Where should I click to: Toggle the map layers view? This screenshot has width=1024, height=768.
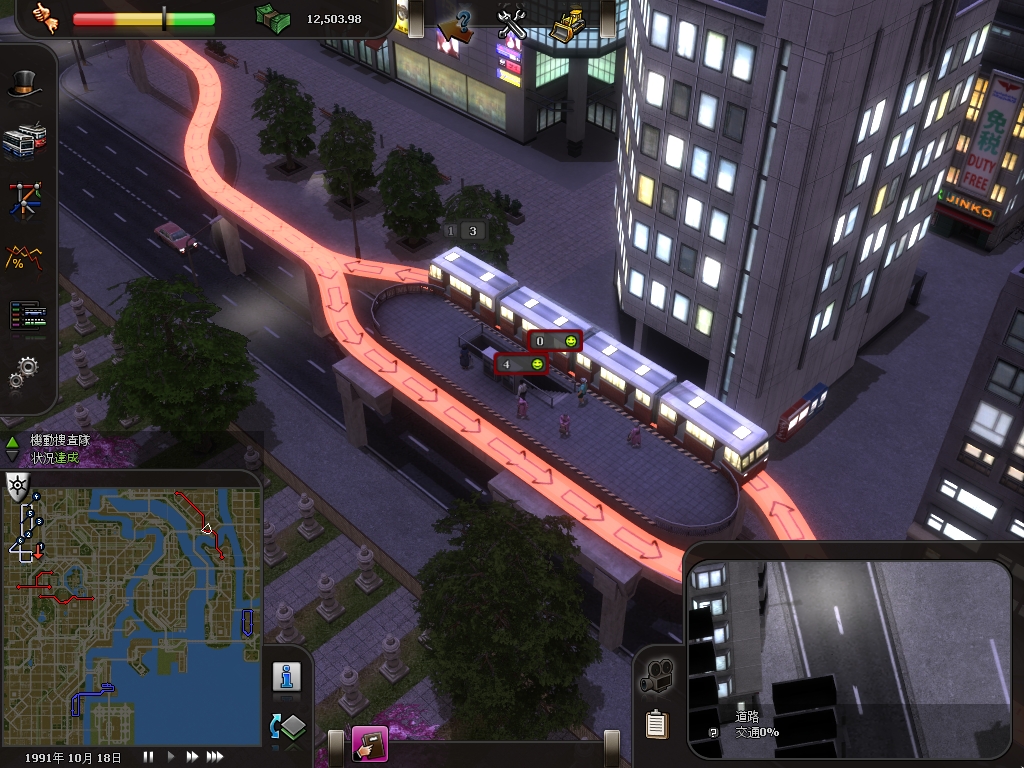pyautogui.click(x=287, y=726)
